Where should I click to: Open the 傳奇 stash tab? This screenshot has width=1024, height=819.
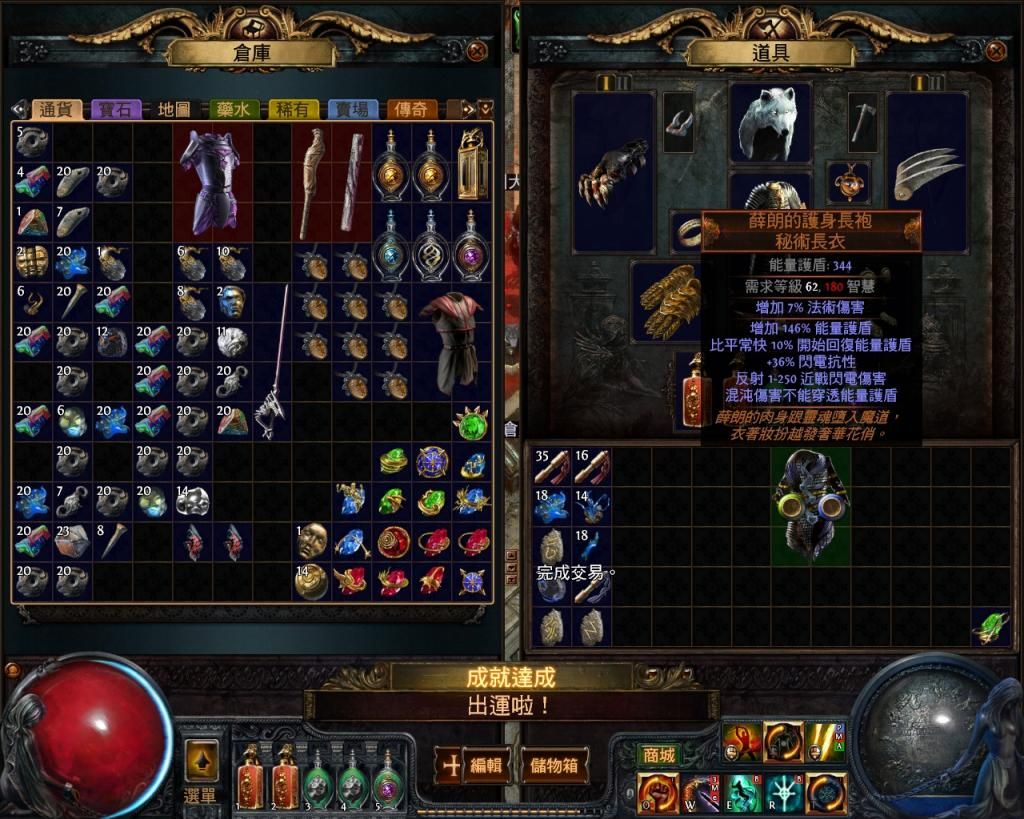414,109
